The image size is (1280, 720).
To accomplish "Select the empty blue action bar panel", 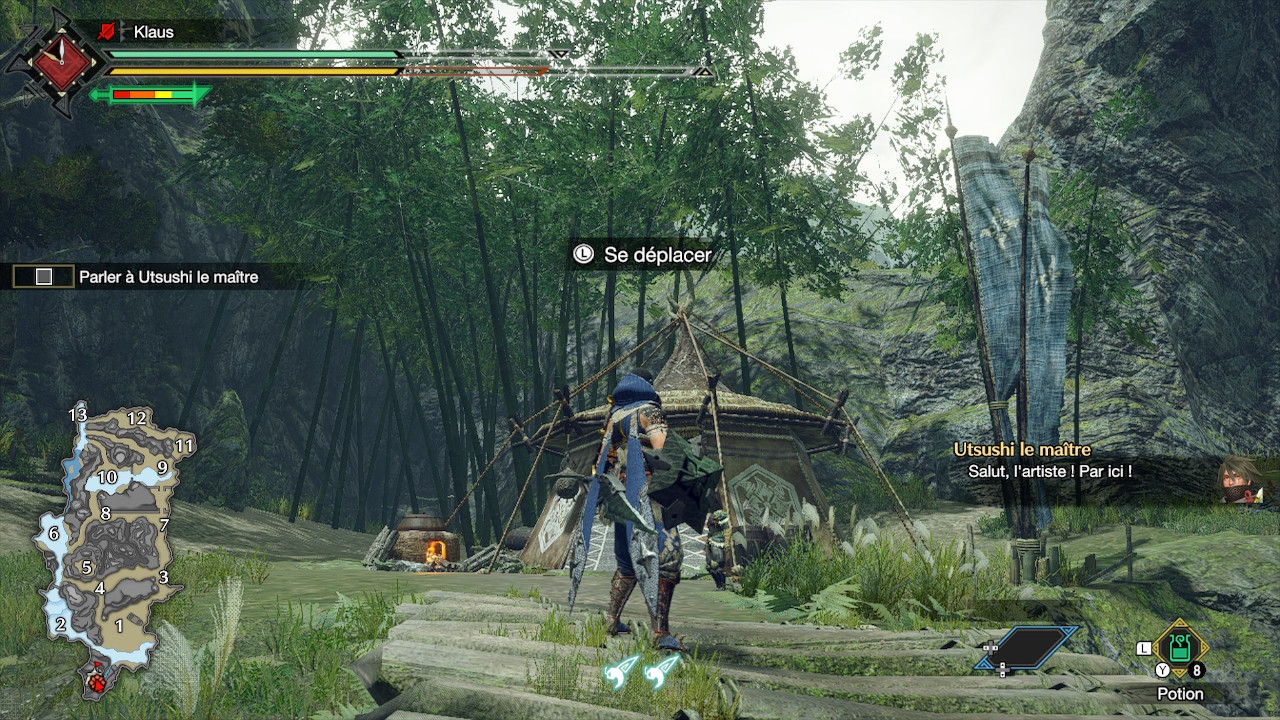I will [1028, 648].
